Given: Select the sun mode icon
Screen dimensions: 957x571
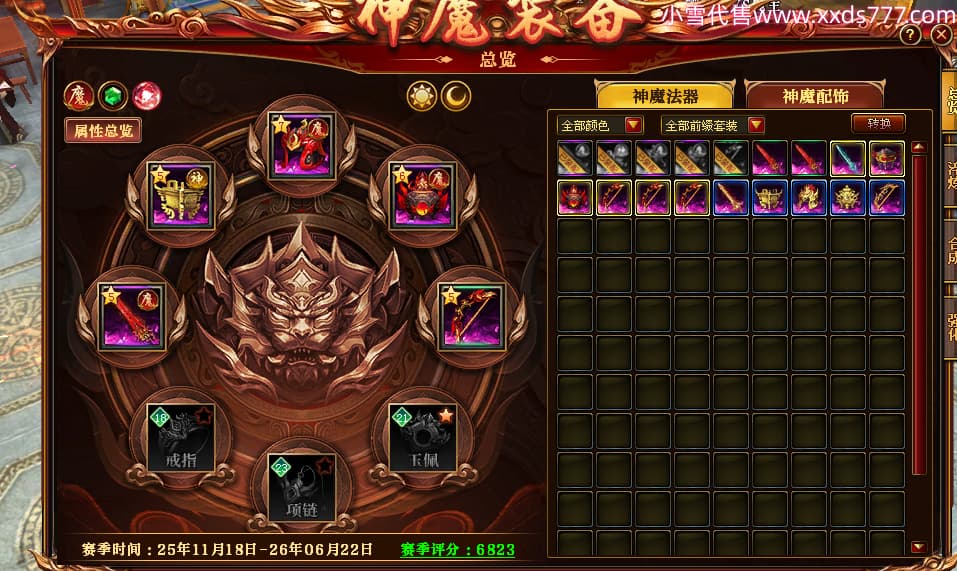Looking at the screenshot, I should [423, 96].
